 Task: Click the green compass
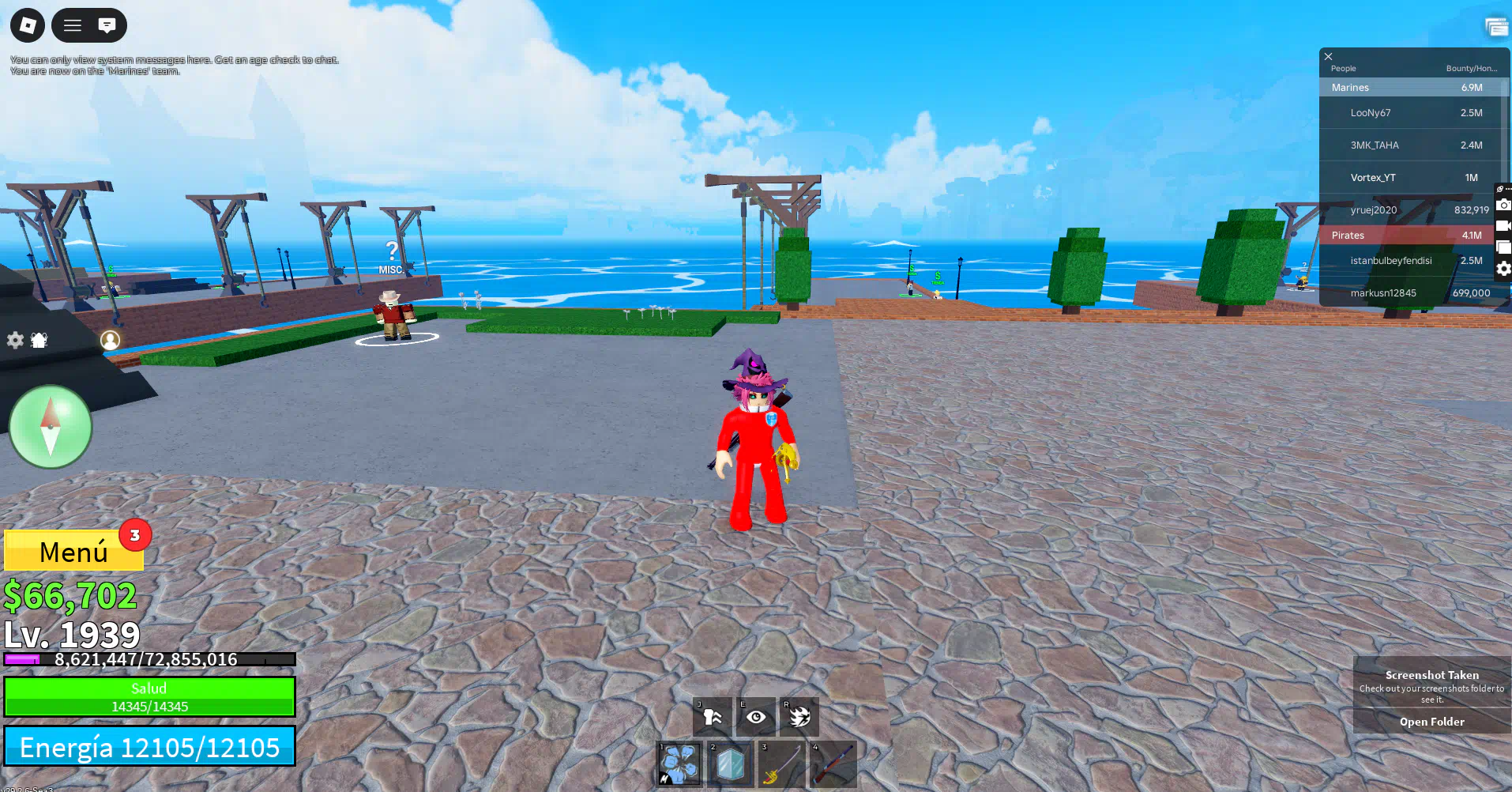(x=51, y=427)
